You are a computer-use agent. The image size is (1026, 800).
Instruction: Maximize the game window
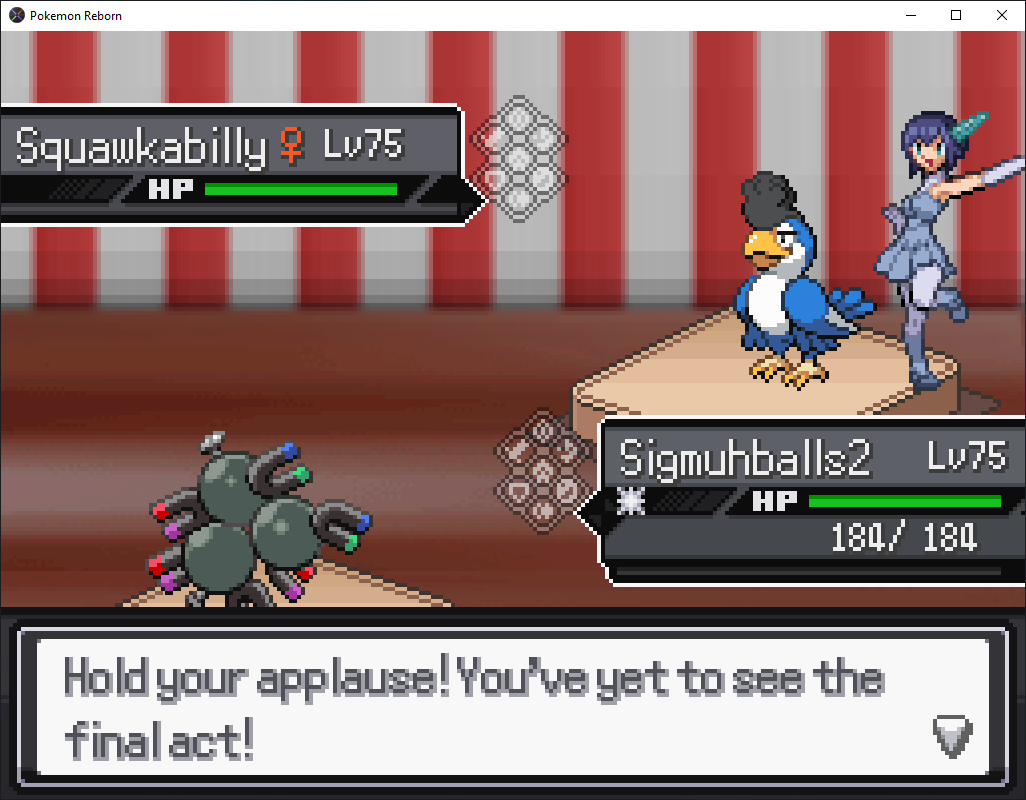tap(956, 15)
